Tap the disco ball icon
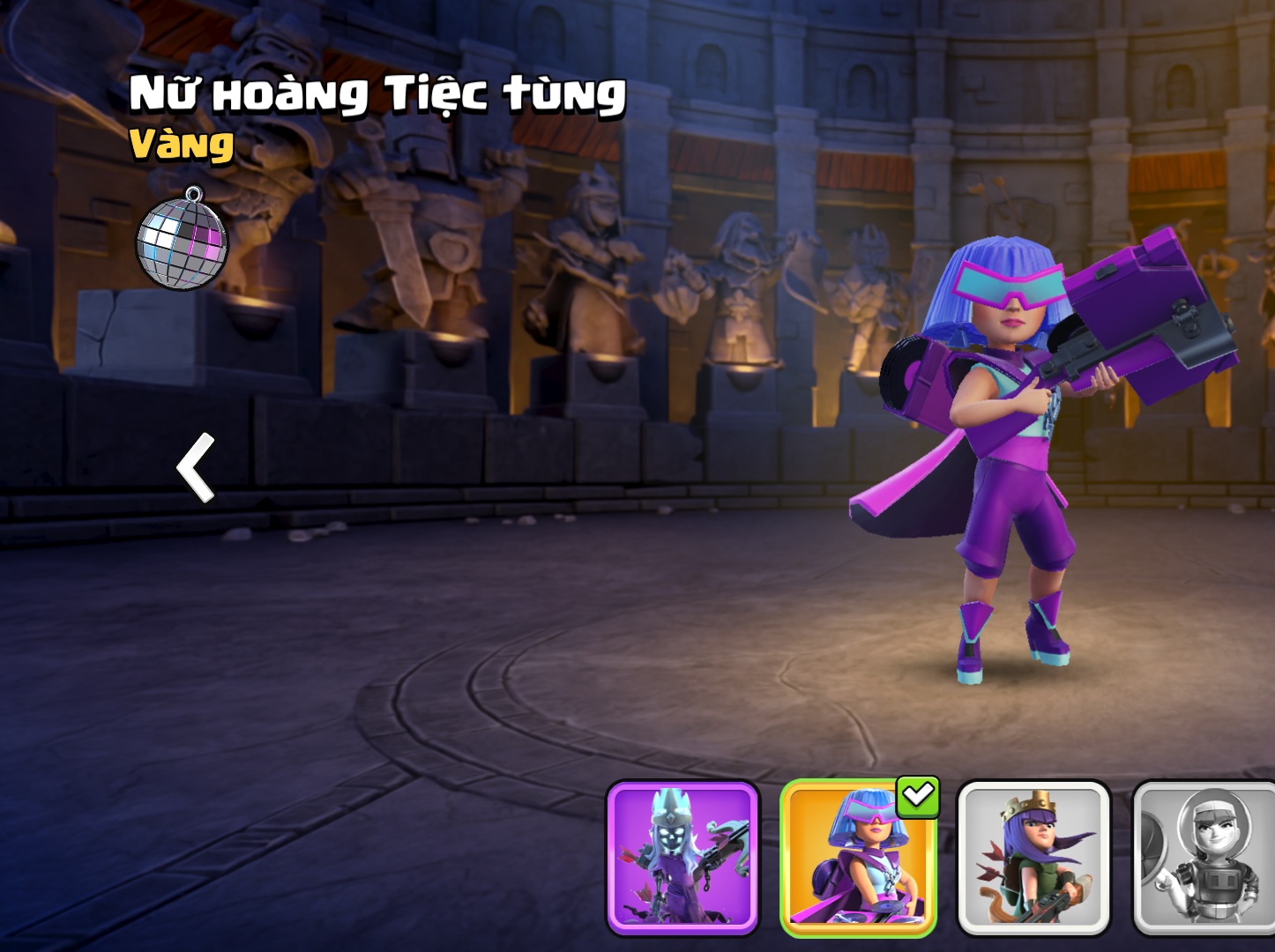1275x952 pixels. [x=183, y=240]
